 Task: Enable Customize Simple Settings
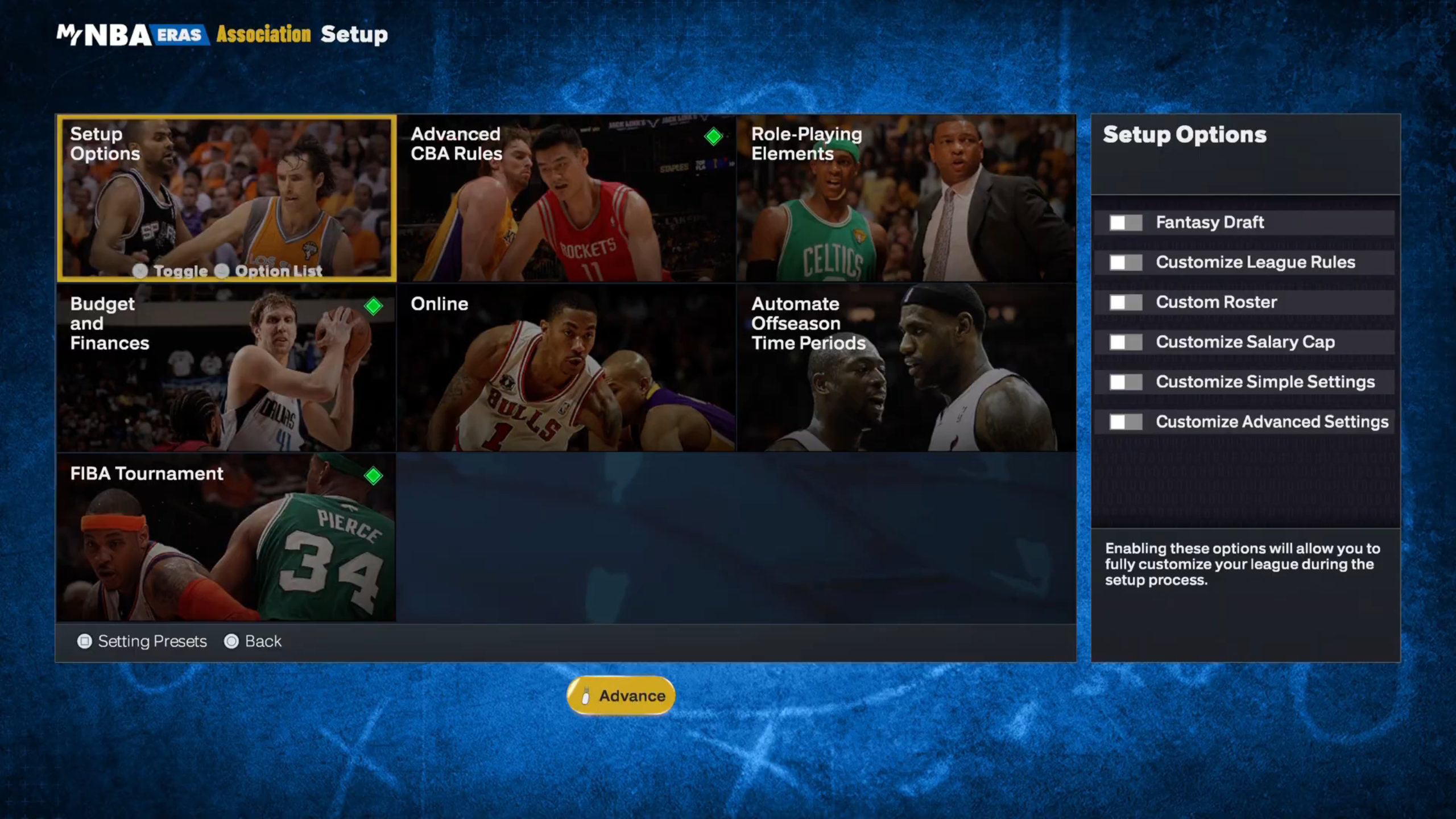[x=1126, y=382]
